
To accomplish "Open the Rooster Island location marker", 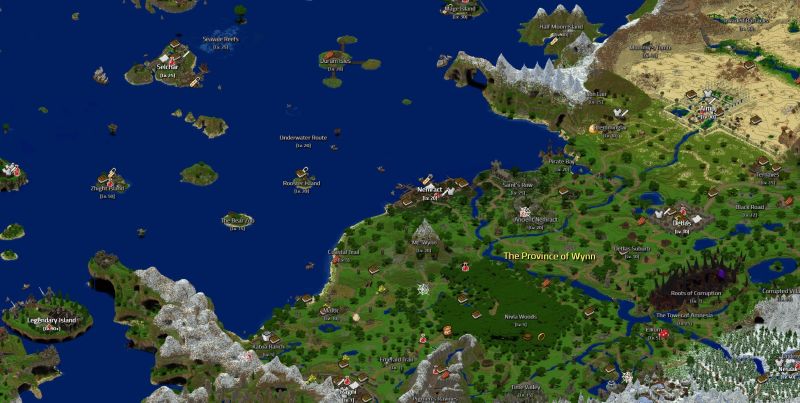I will pos(301,184).
